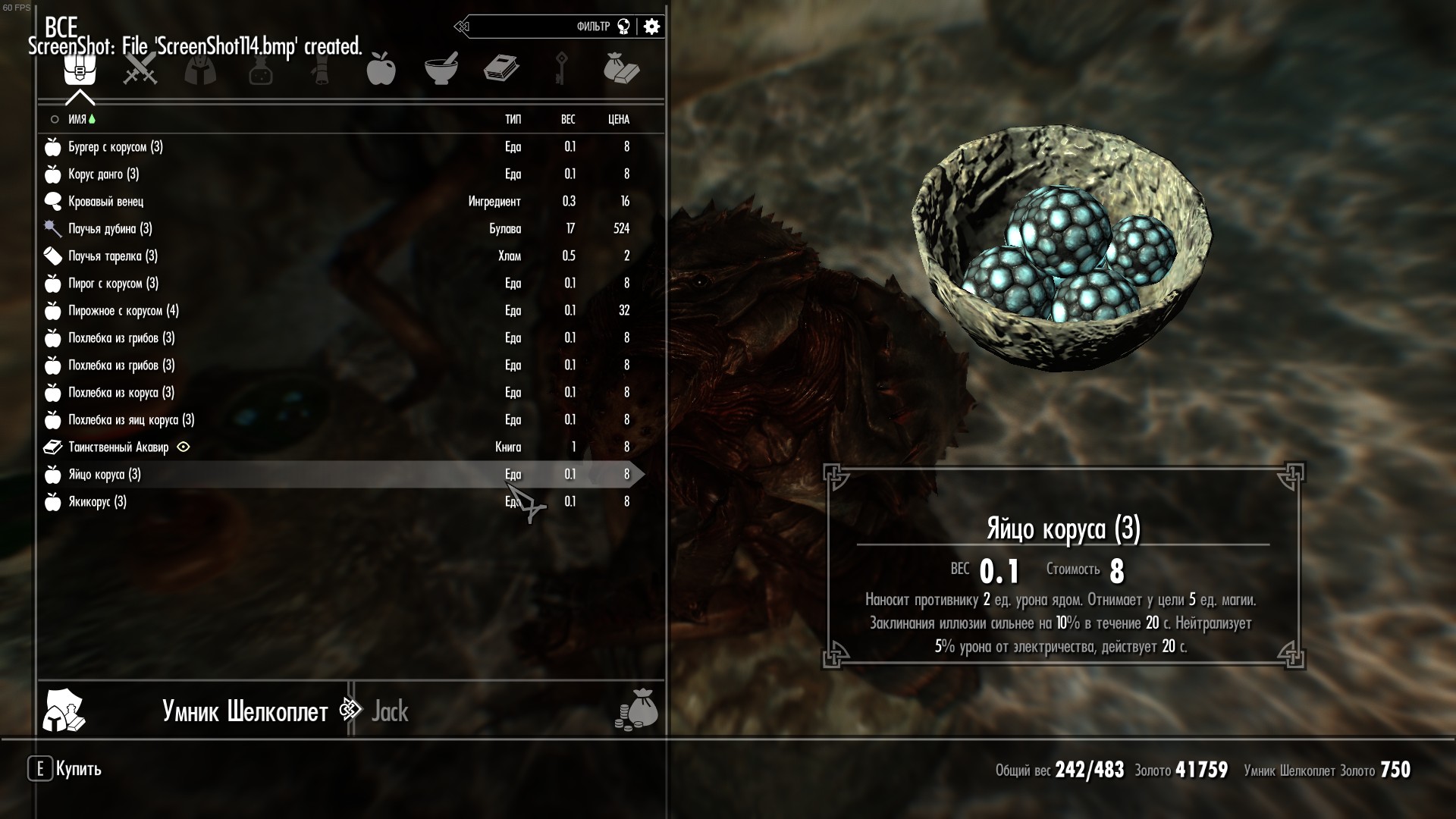
Task: Sort items by ВЕС column
Action: point(568,120)
